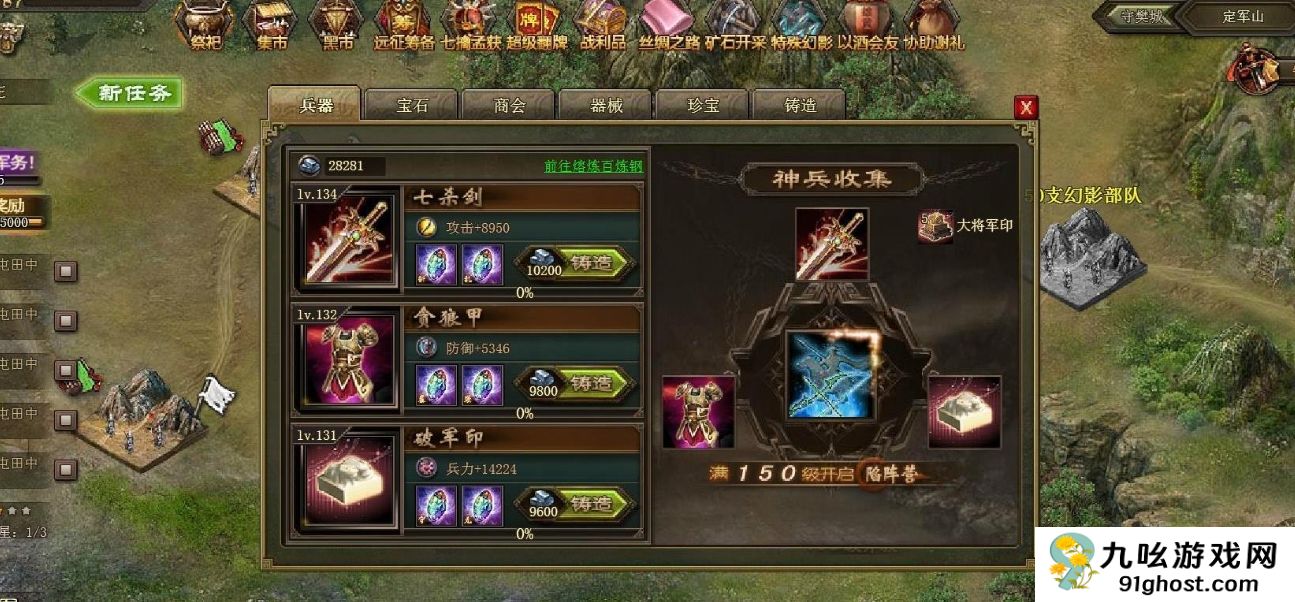Click the 守樊城 button
The height and width of the screenshot is (602, 1295).
point(1133,16)
